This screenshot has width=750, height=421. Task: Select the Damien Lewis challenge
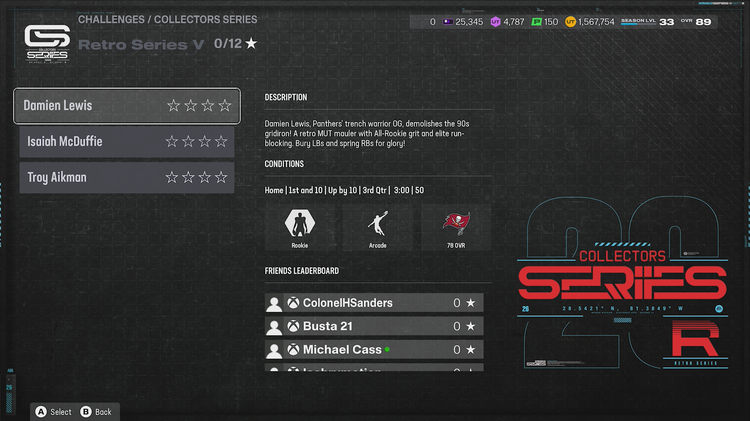point(126,105)
